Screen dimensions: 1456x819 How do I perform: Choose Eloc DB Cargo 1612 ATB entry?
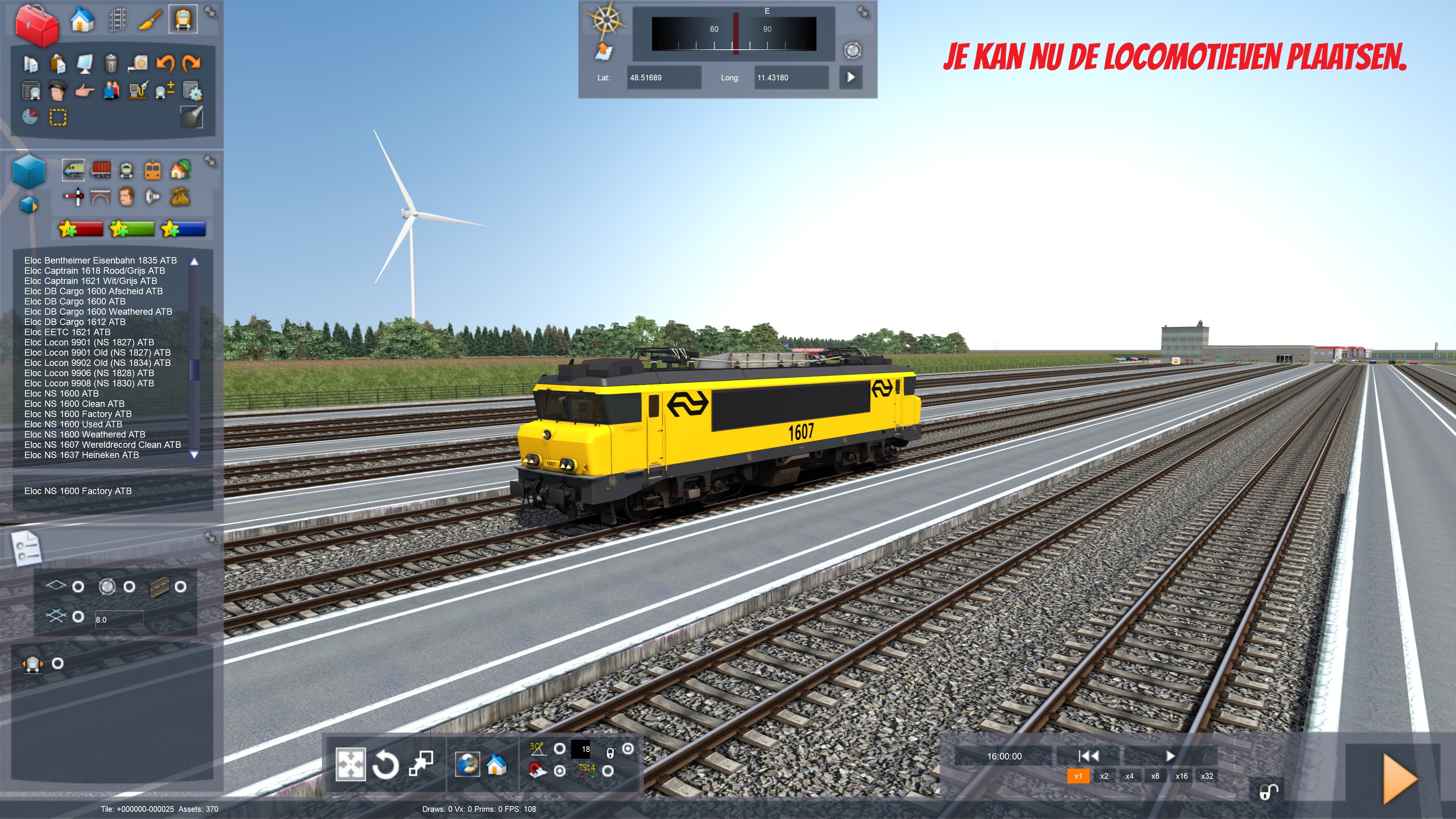pos(75,322)
